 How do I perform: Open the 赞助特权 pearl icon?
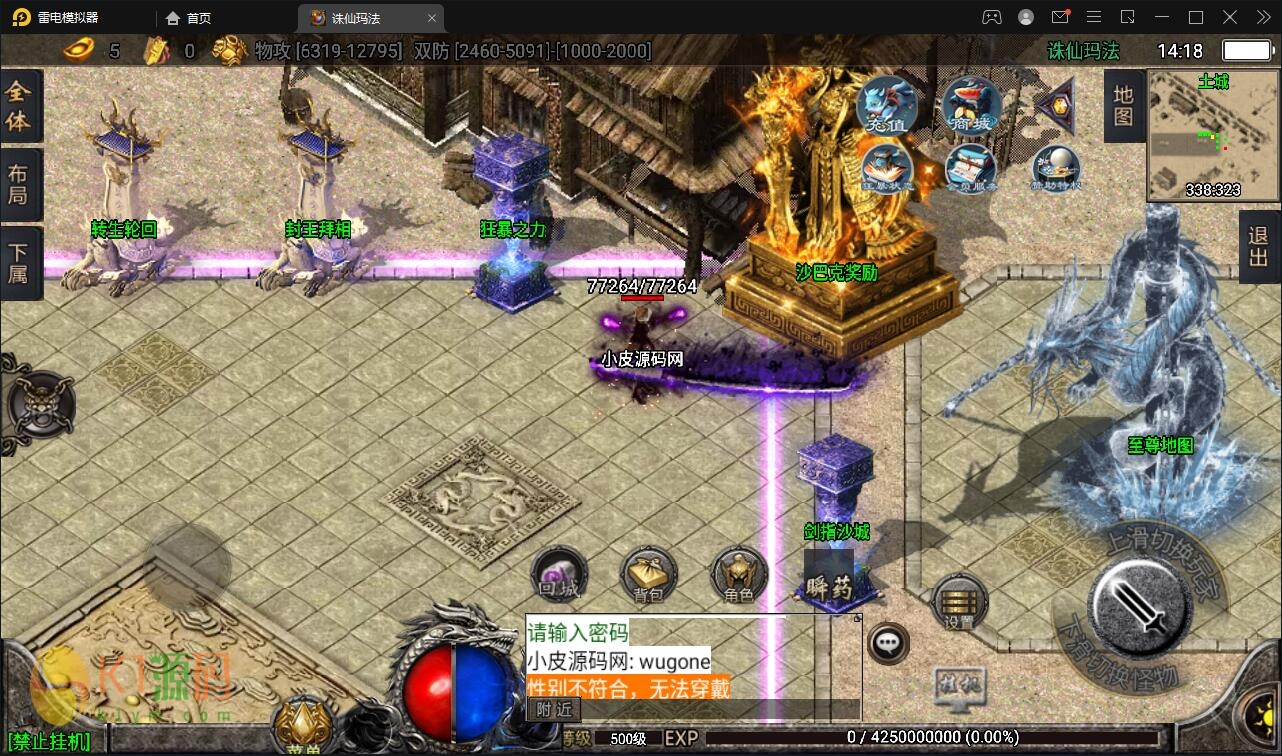coord(1056,167)
